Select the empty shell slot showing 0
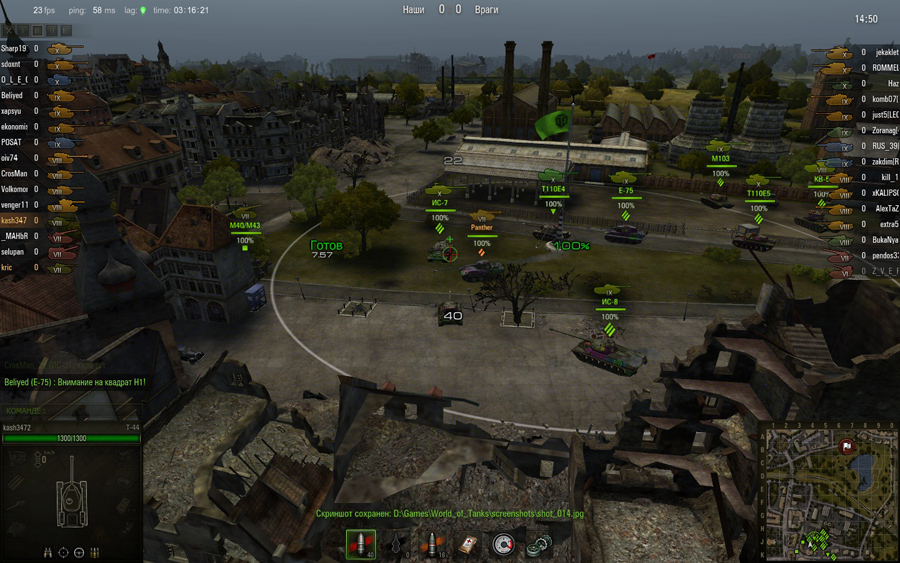 [x=397, y=545]
